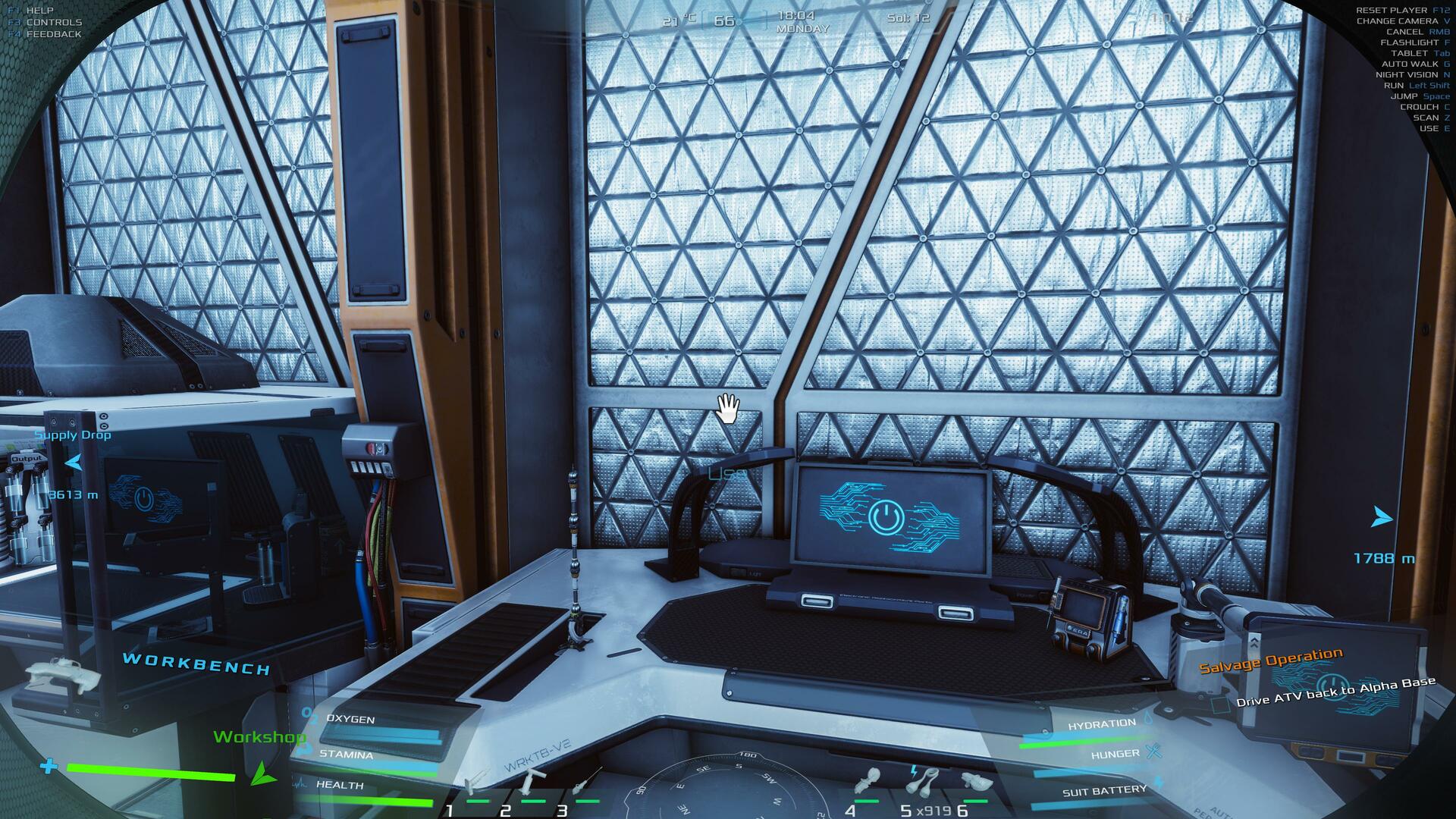The image size is (1456, 819).
Task: Tick the Drive ATV objective checkbox
Action: pos(1220,705)
